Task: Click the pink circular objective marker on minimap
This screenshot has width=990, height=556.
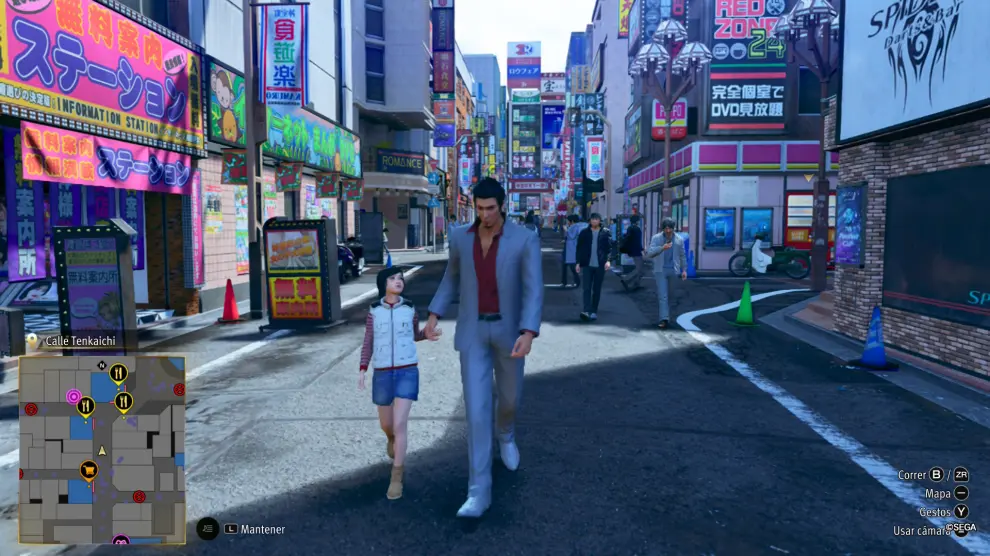Action: 73,396
